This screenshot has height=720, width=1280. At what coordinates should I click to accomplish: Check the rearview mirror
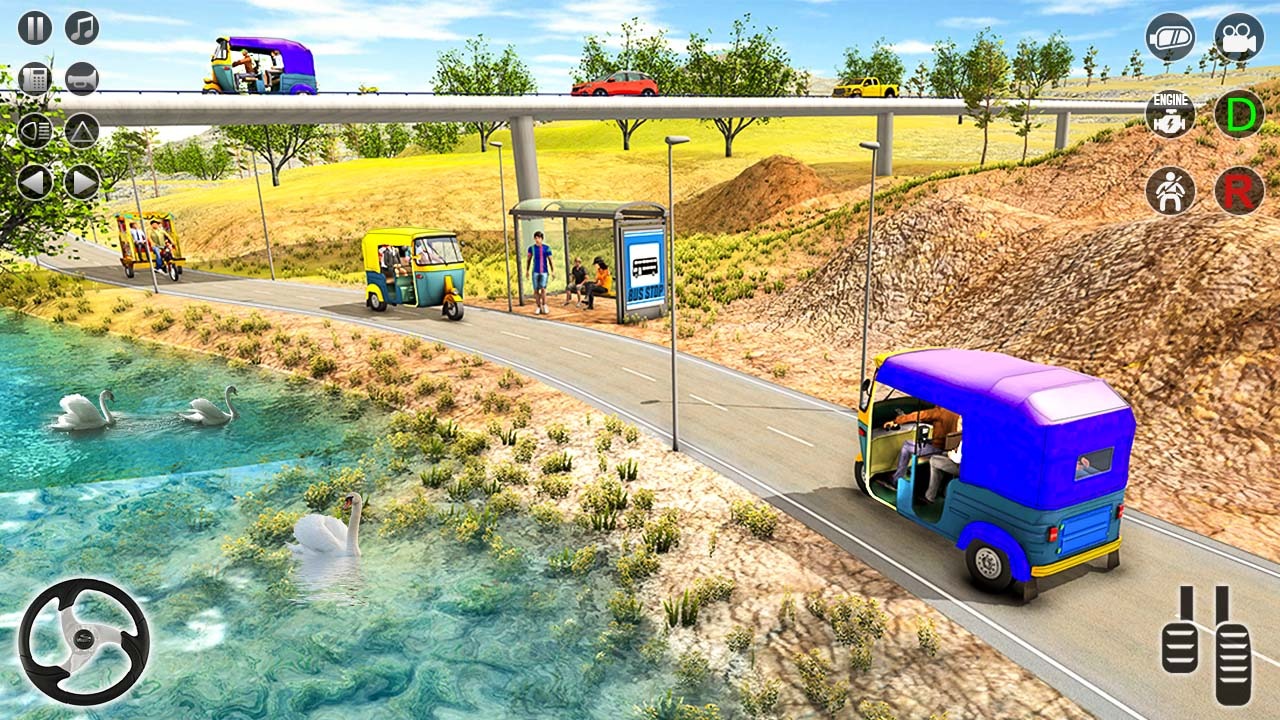[x=1170, y=38]
